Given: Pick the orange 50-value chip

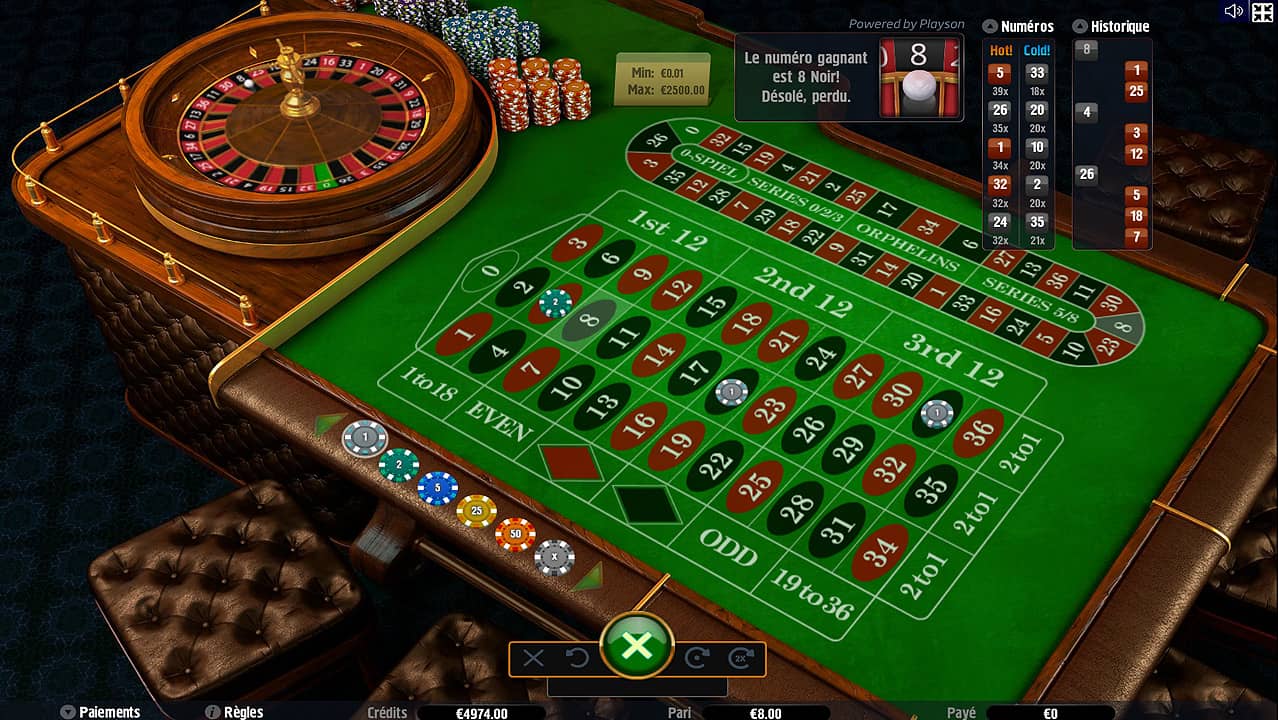Looking at the screenshot, I should [x=515, y=534].
